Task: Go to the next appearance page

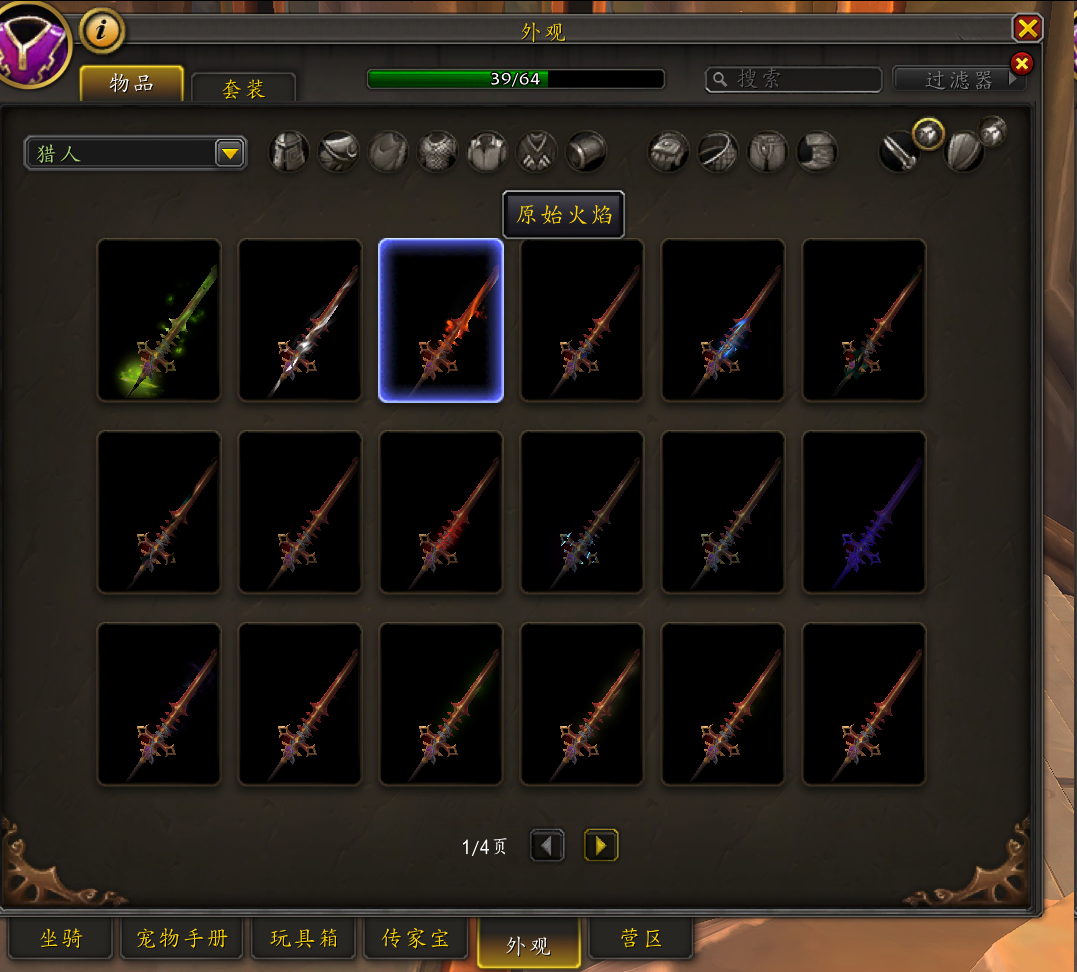Action: click(600, 847)
